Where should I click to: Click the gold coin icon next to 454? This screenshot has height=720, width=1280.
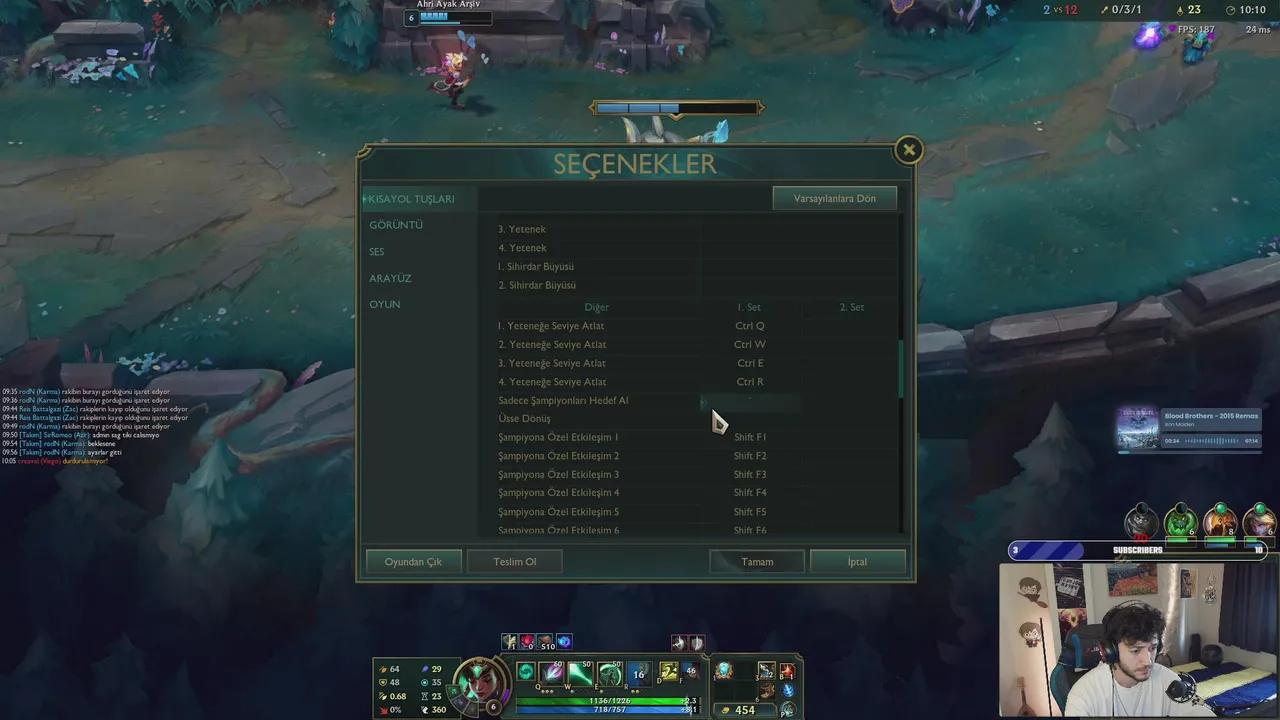tap(726, 710)
